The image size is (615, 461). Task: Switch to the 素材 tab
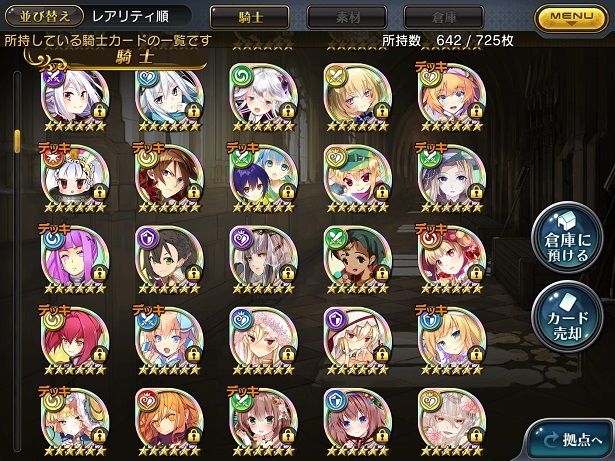(x=346, y=17)
